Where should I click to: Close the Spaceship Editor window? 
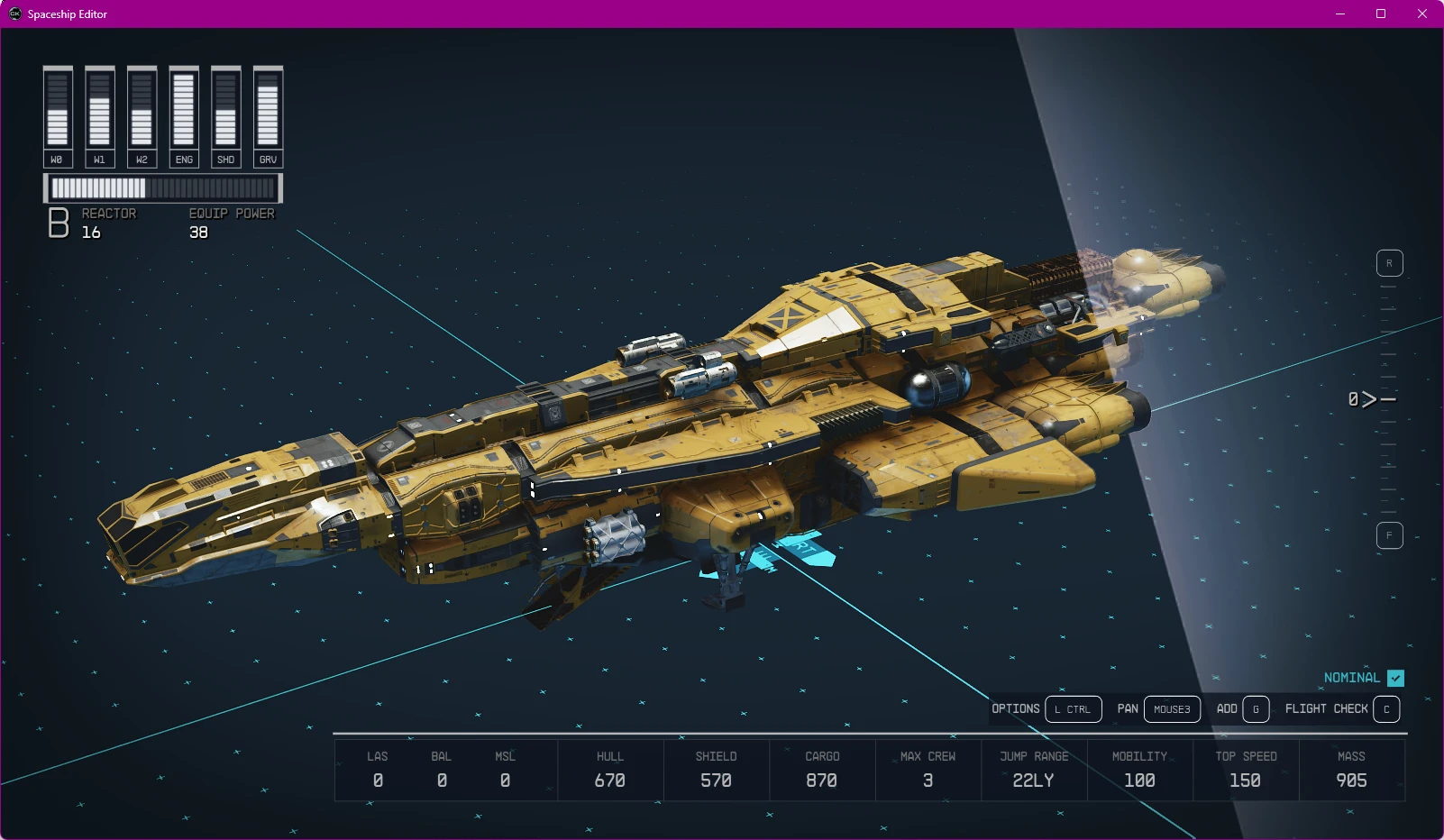coord(1422,14)
